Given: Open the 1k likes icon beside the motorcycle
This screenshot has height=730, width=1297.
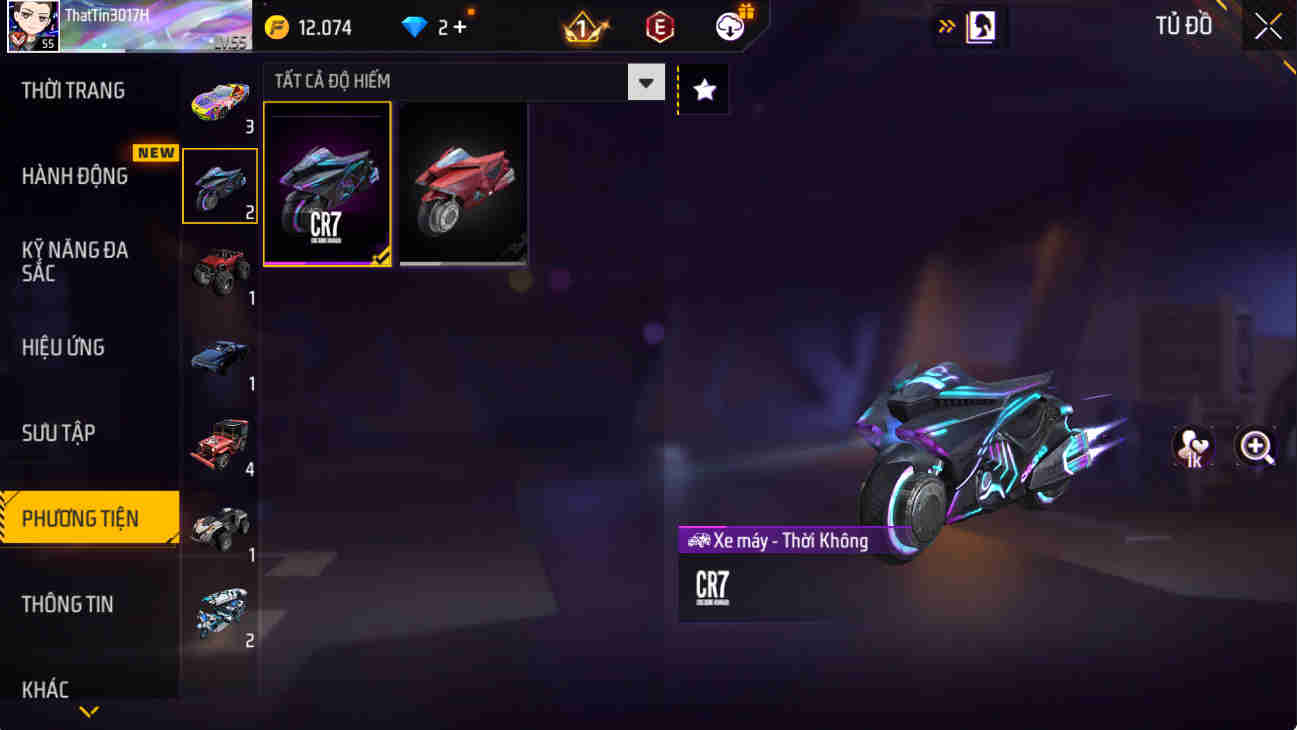Looking at the screenshot, I should [x=1191, y=446].
